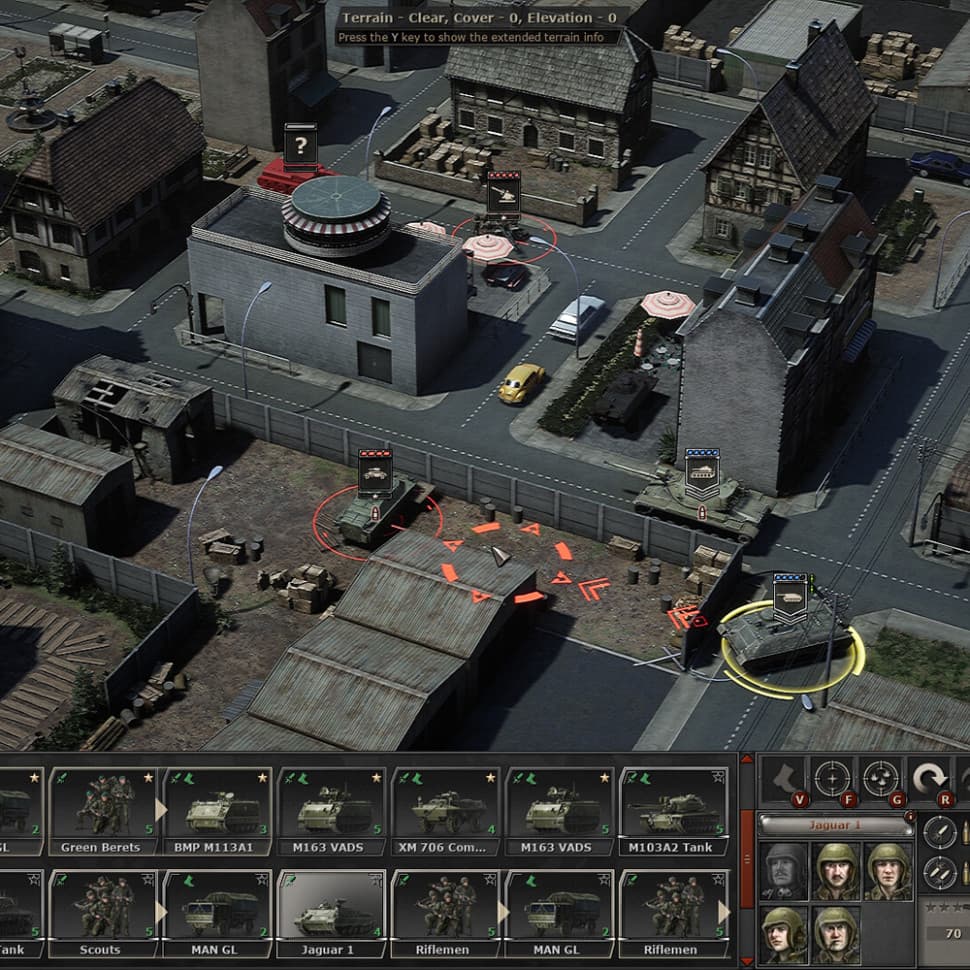The height and width of the screenshot is (970, 970).
Task: Select the single-shell ammunition type icon
Action: click(x=938, y=832)
